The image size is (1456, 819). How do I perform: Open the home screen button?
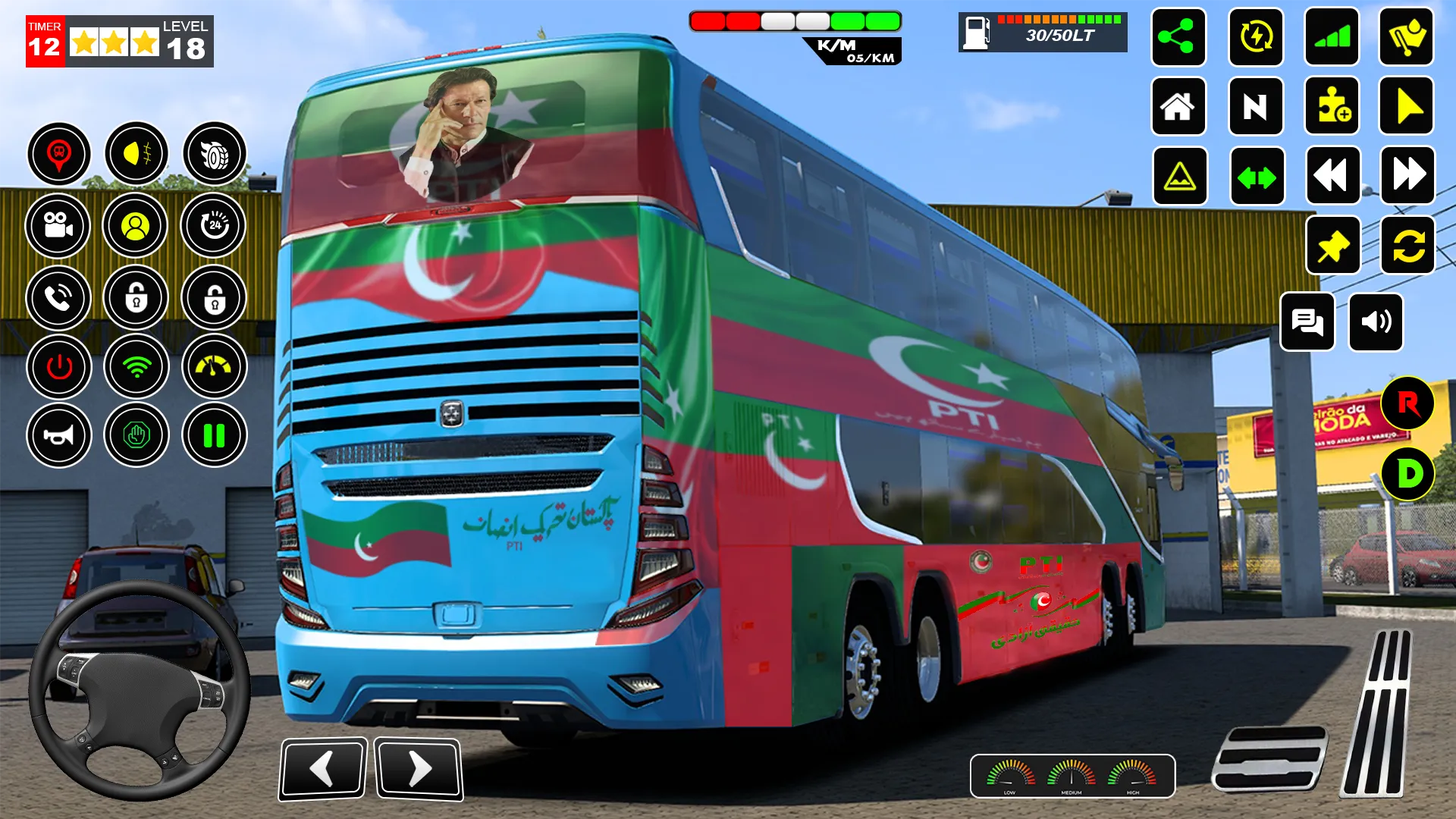click(1178, 107)
